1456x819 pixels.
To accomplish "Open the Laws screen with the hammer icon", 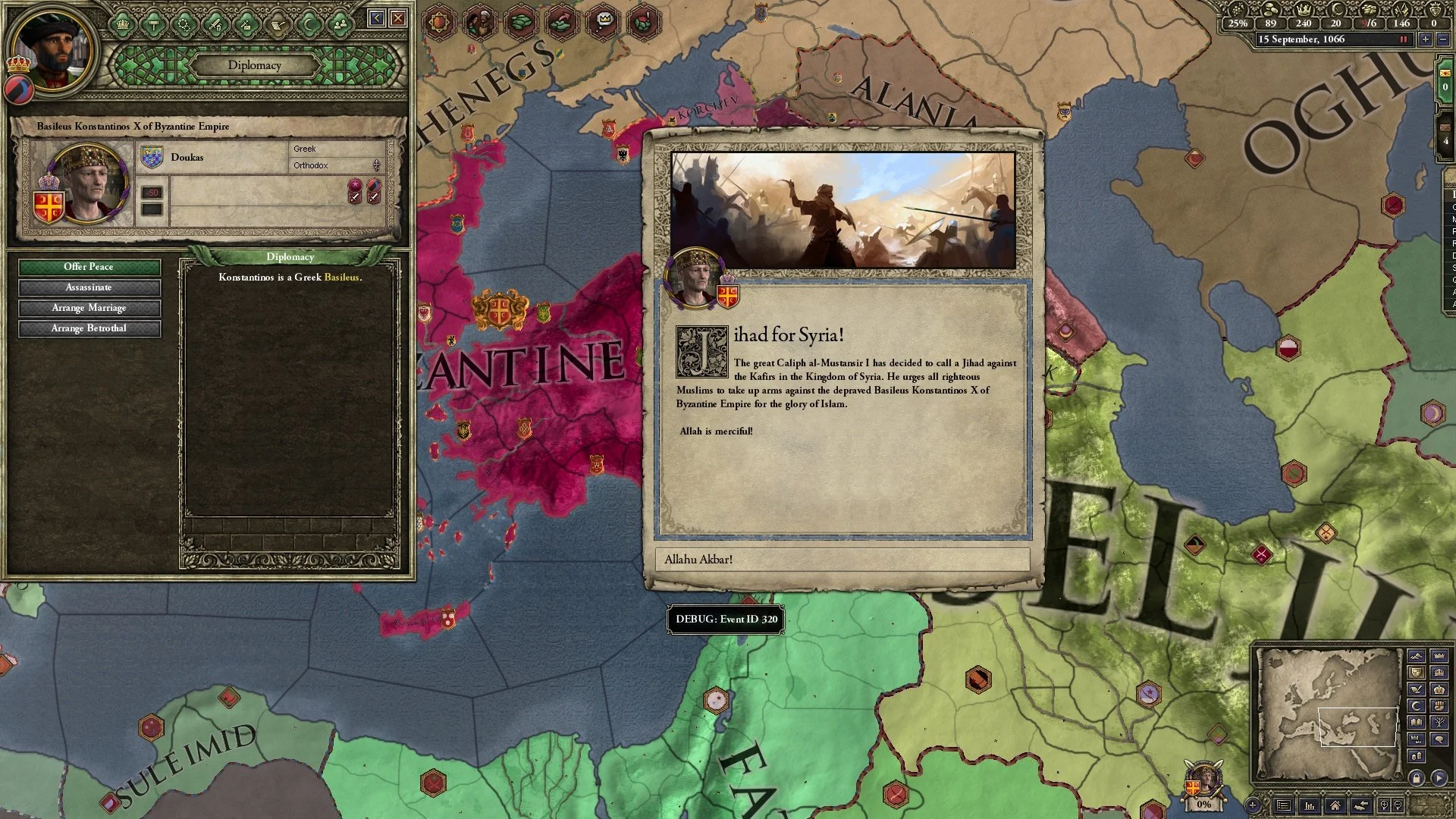I will [x=154, y=24].
